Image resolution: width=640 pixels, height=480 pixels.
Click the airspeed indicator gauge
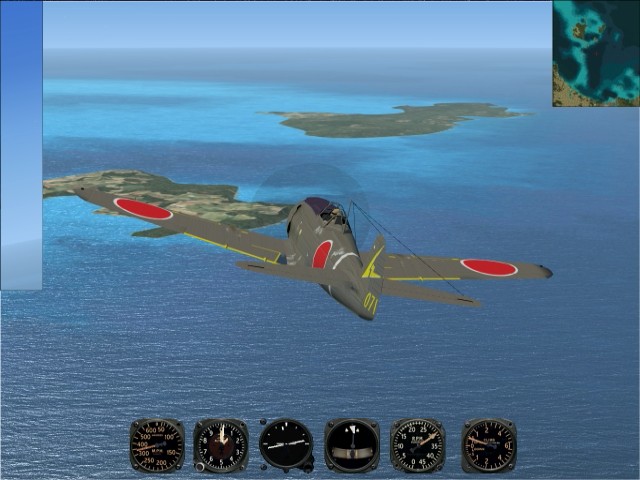pos(157,445)
